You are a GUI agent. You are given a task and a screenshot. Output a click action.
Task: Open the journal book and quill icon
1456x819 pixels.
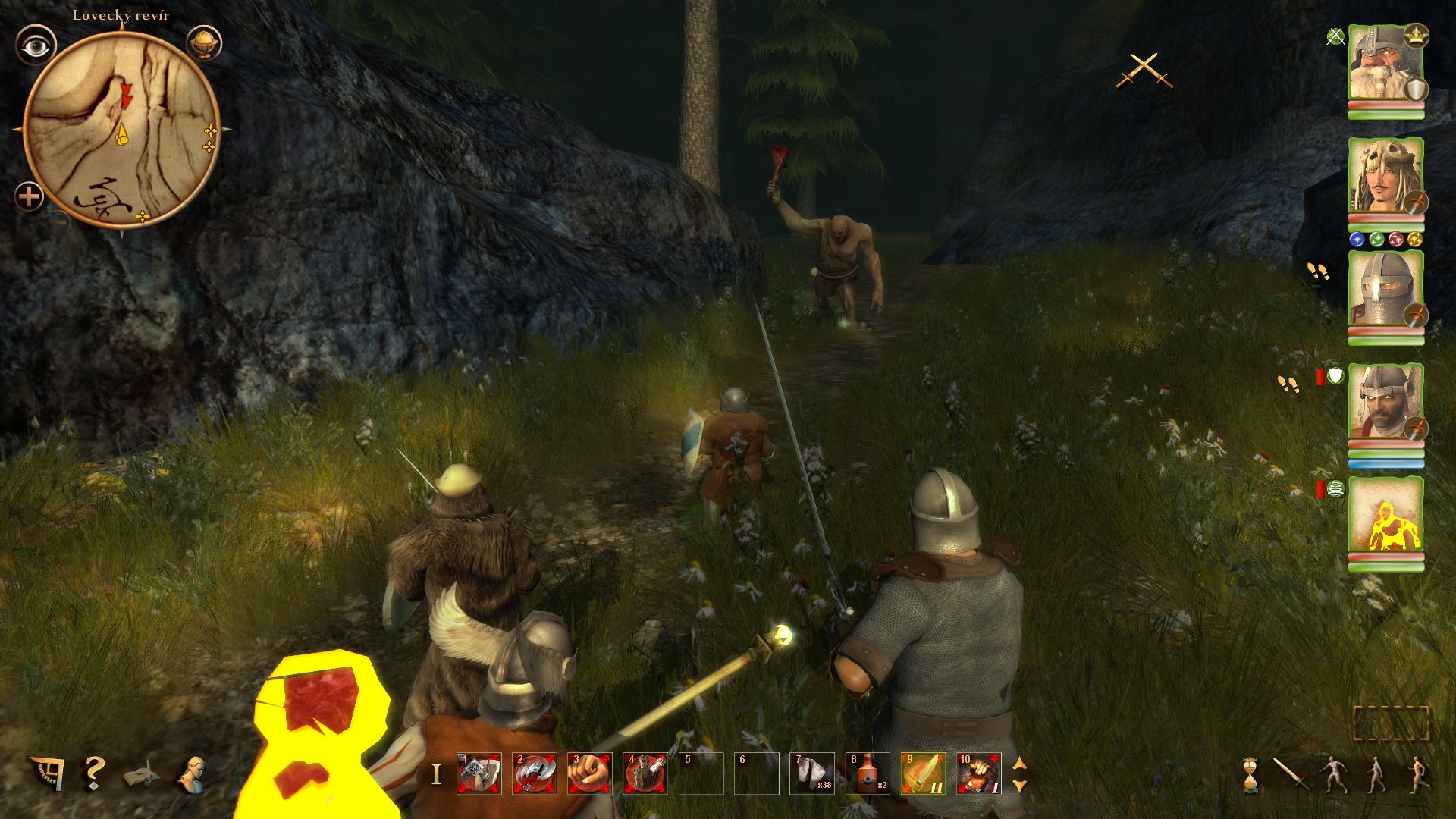pyautogui.click(x=142, y=774)
